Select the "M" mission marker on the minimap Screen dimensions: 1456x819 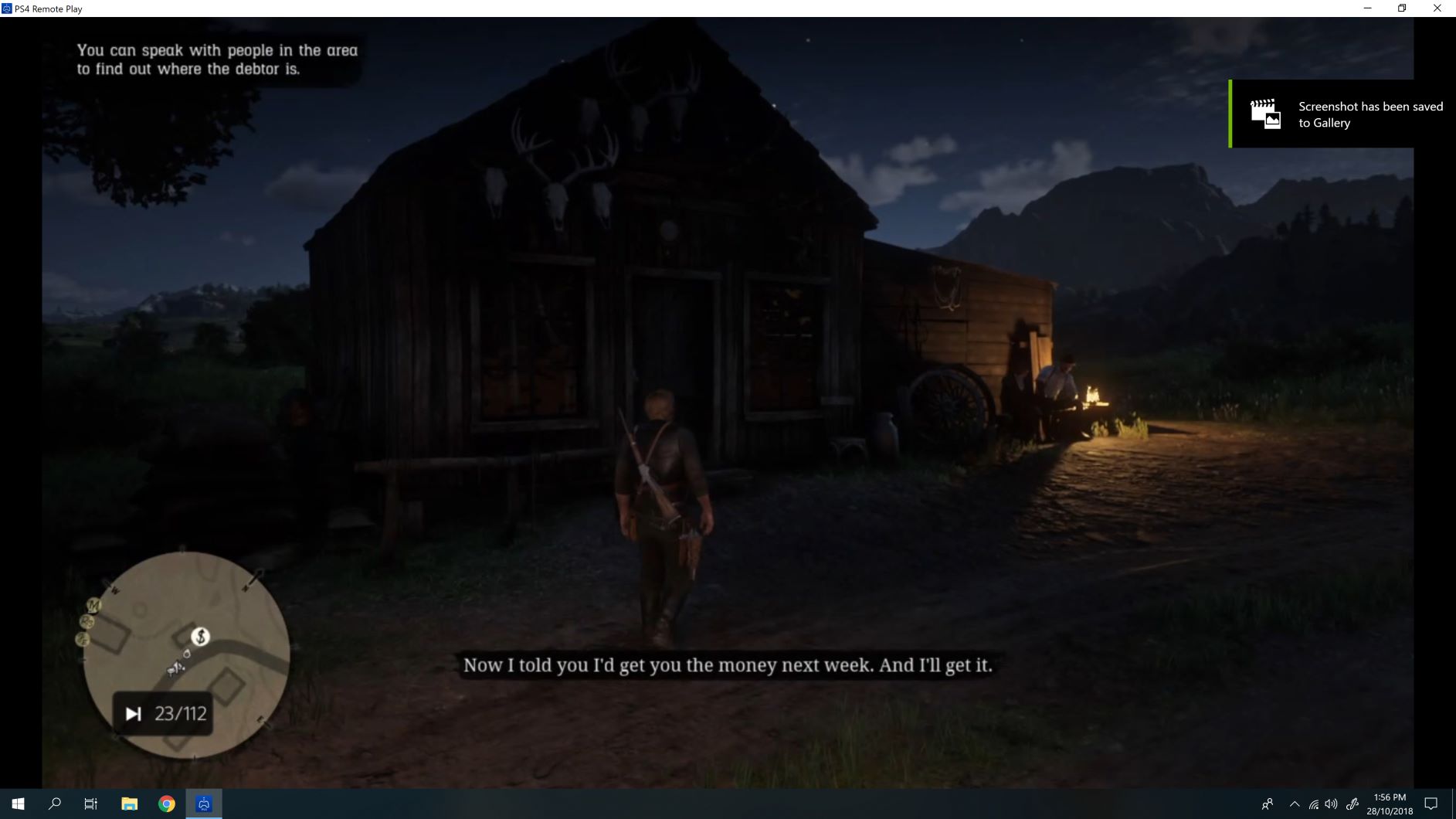pos(93,605)
